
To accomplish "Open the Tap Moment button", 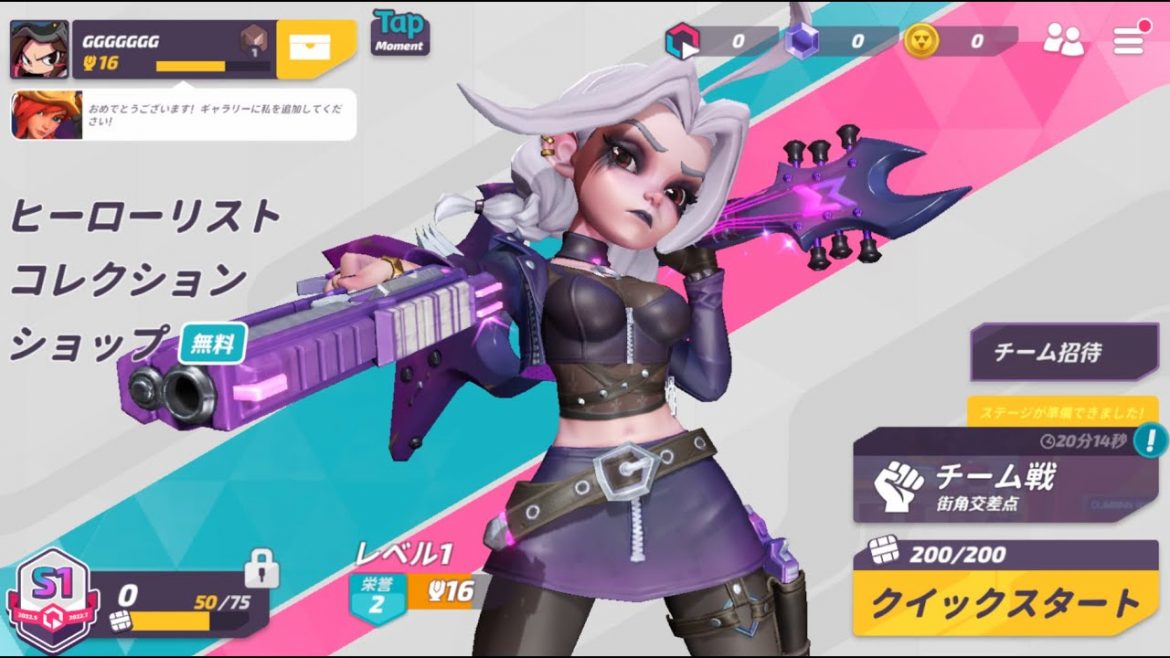I will [x=400, y=33].
